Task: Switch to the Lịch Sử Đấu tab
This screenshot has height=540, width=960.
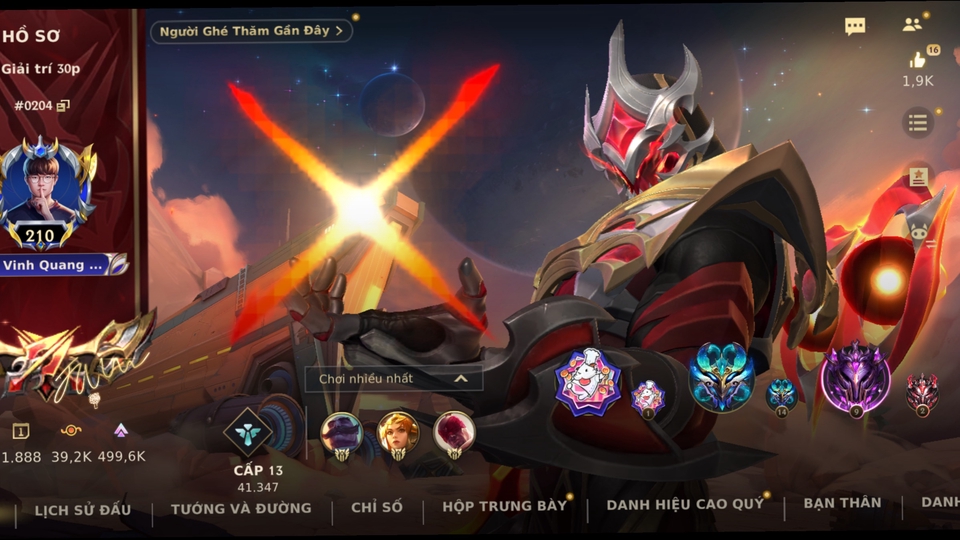Action: point(83,508)
